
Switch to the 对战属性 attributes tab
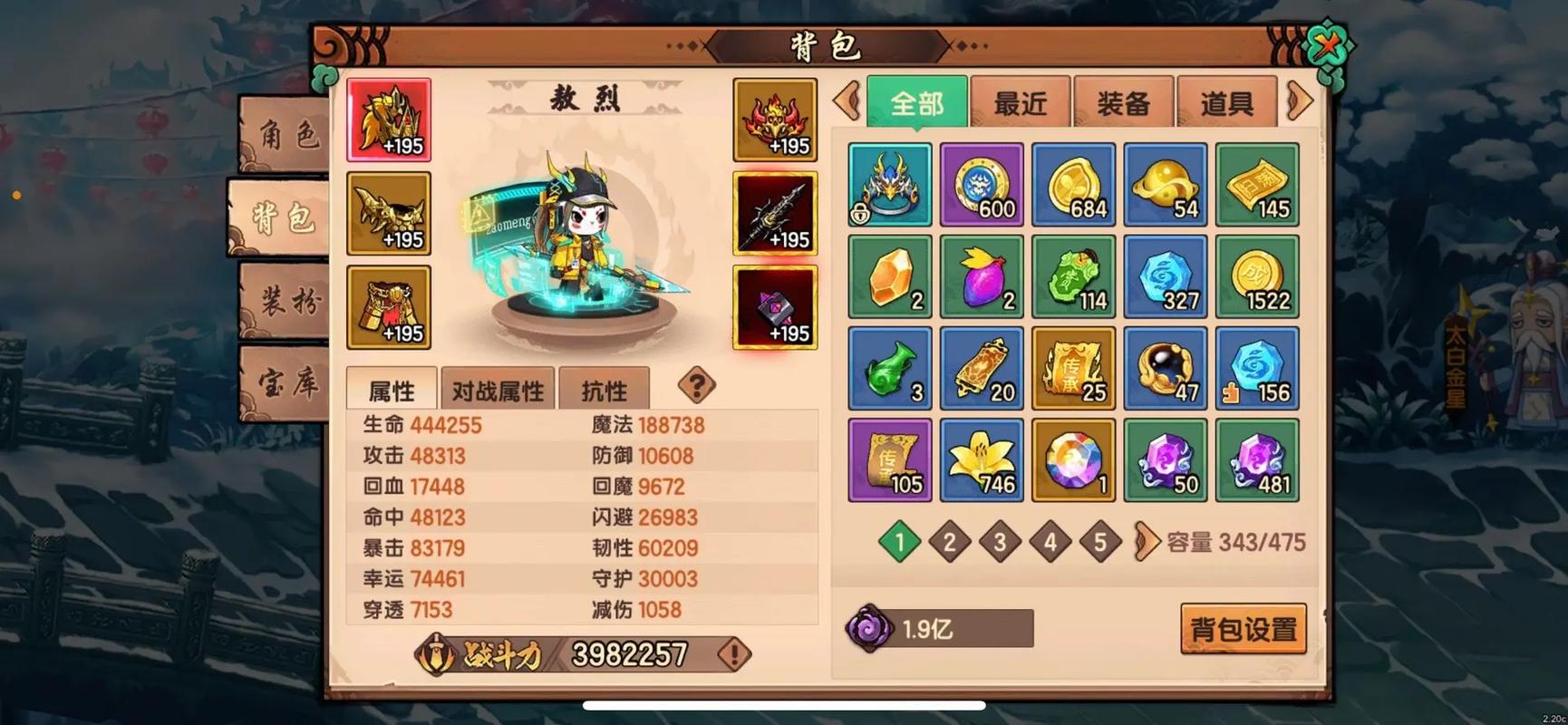[x=497, y=388]
